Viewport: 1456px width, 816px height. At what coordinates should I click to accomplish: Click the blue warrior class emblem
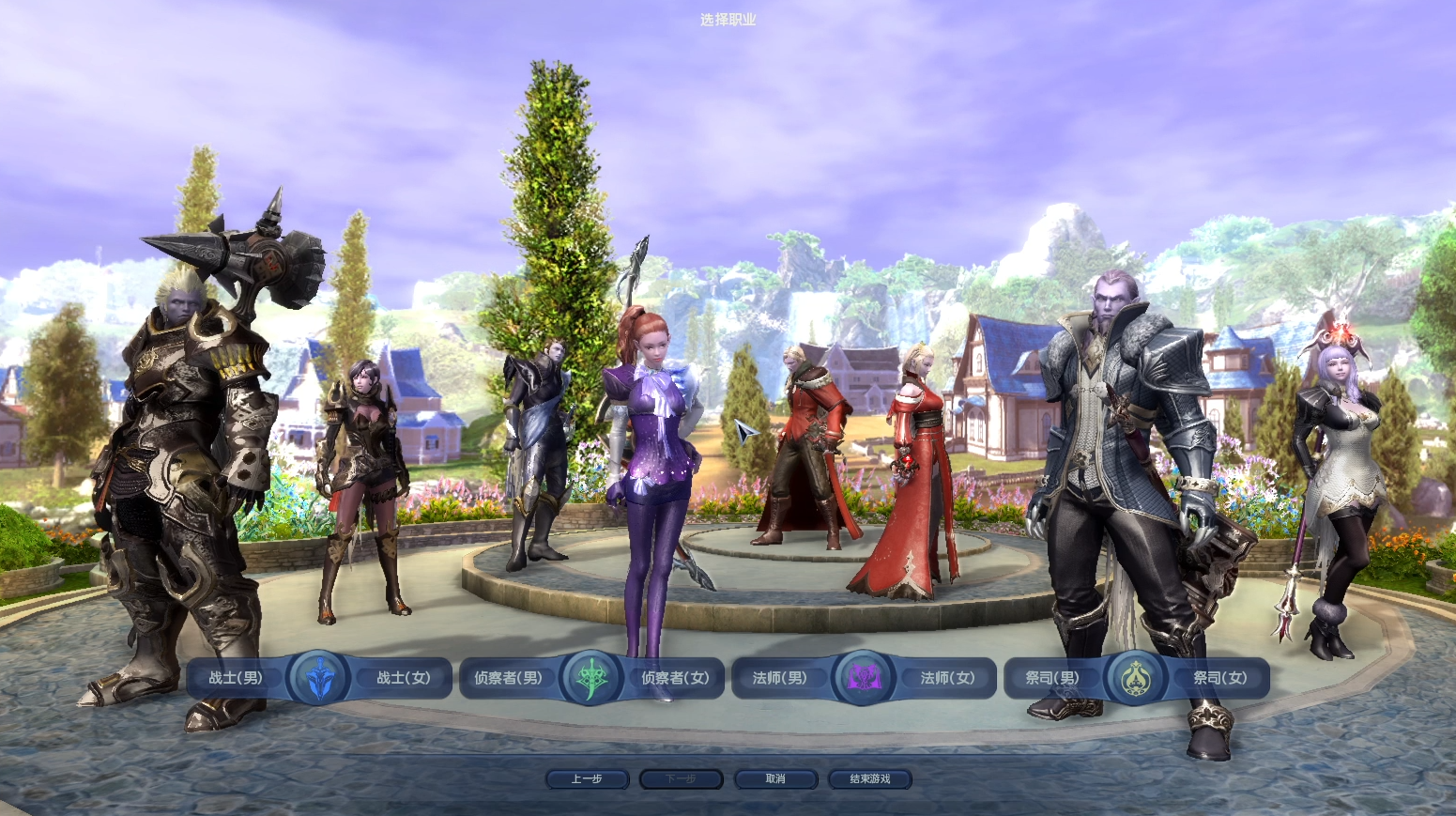[319, 678]
